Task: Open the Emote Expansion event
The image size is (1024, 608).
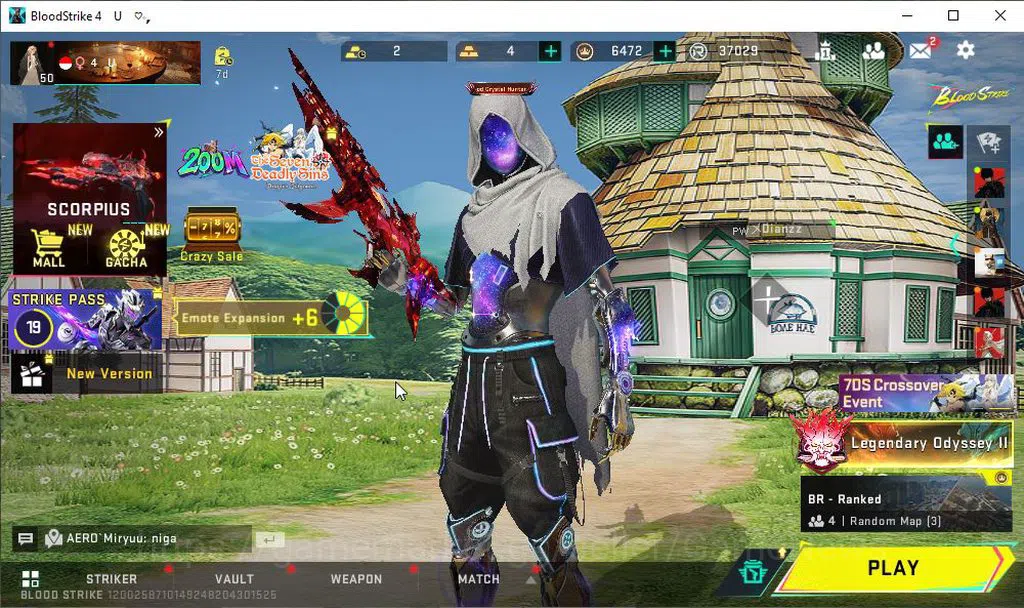Action: point(271,318)
